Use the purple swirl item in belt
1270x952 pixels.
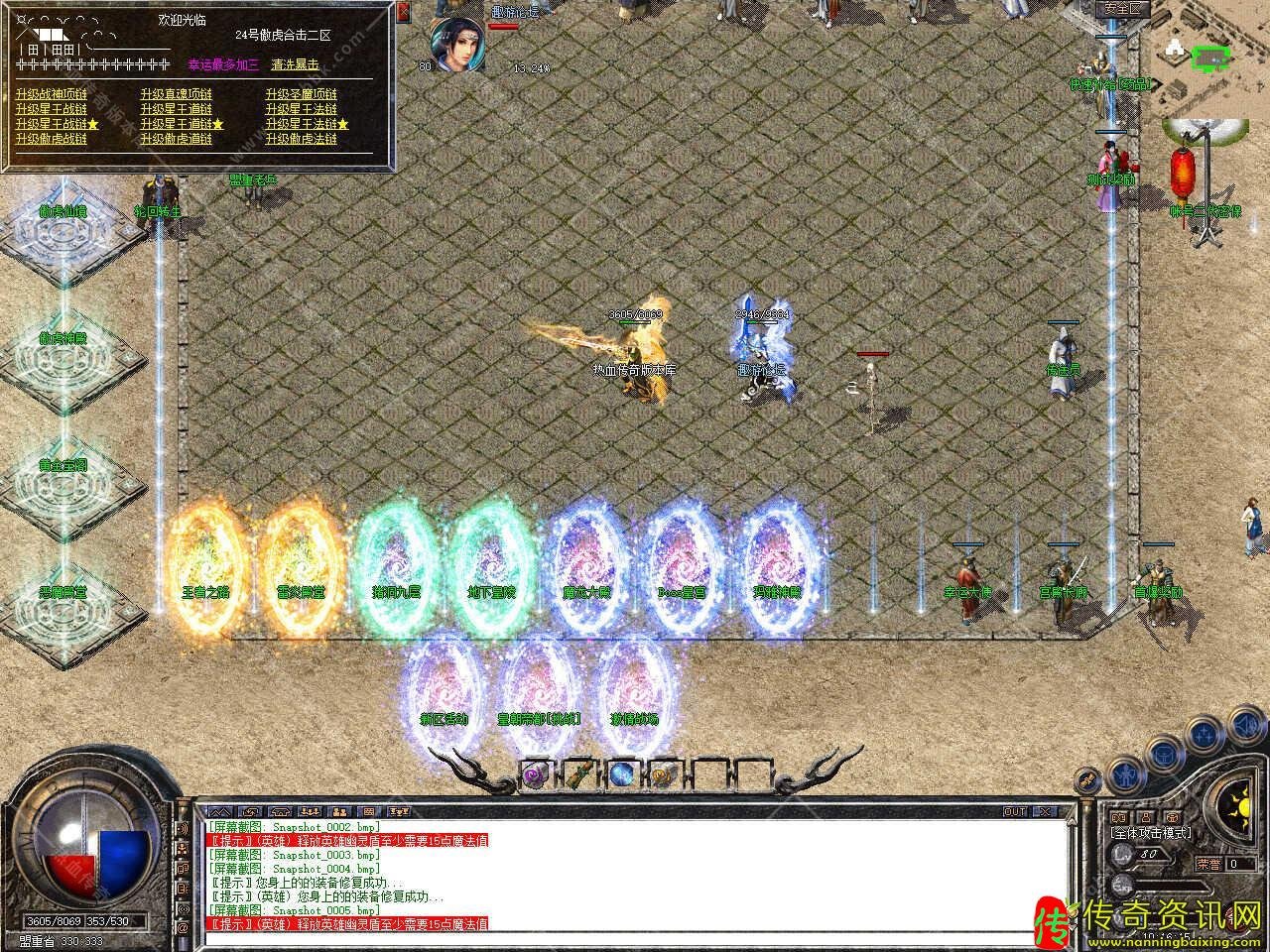536,774
